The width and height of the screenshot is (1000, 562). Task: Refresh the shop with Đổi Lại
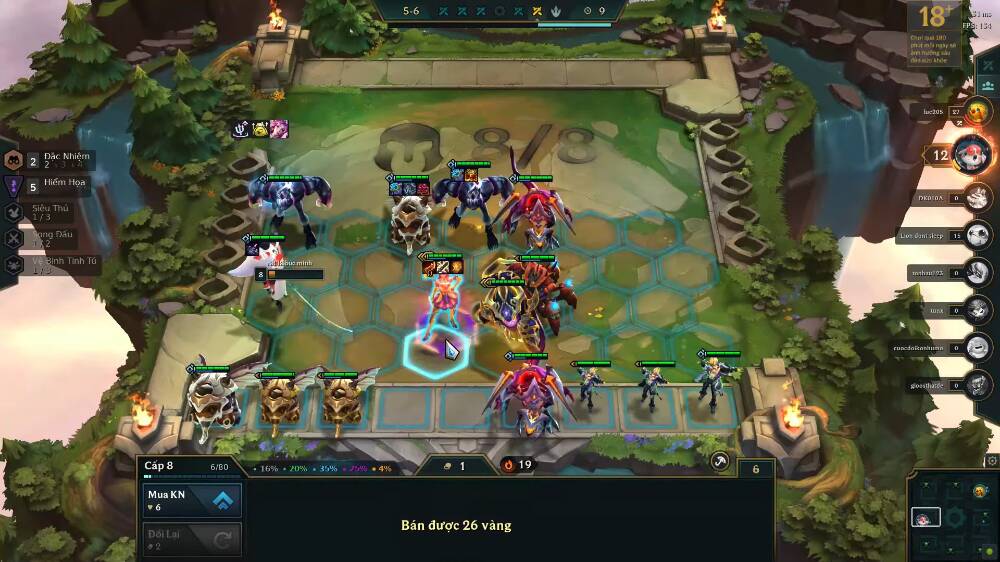pos(192,540)
